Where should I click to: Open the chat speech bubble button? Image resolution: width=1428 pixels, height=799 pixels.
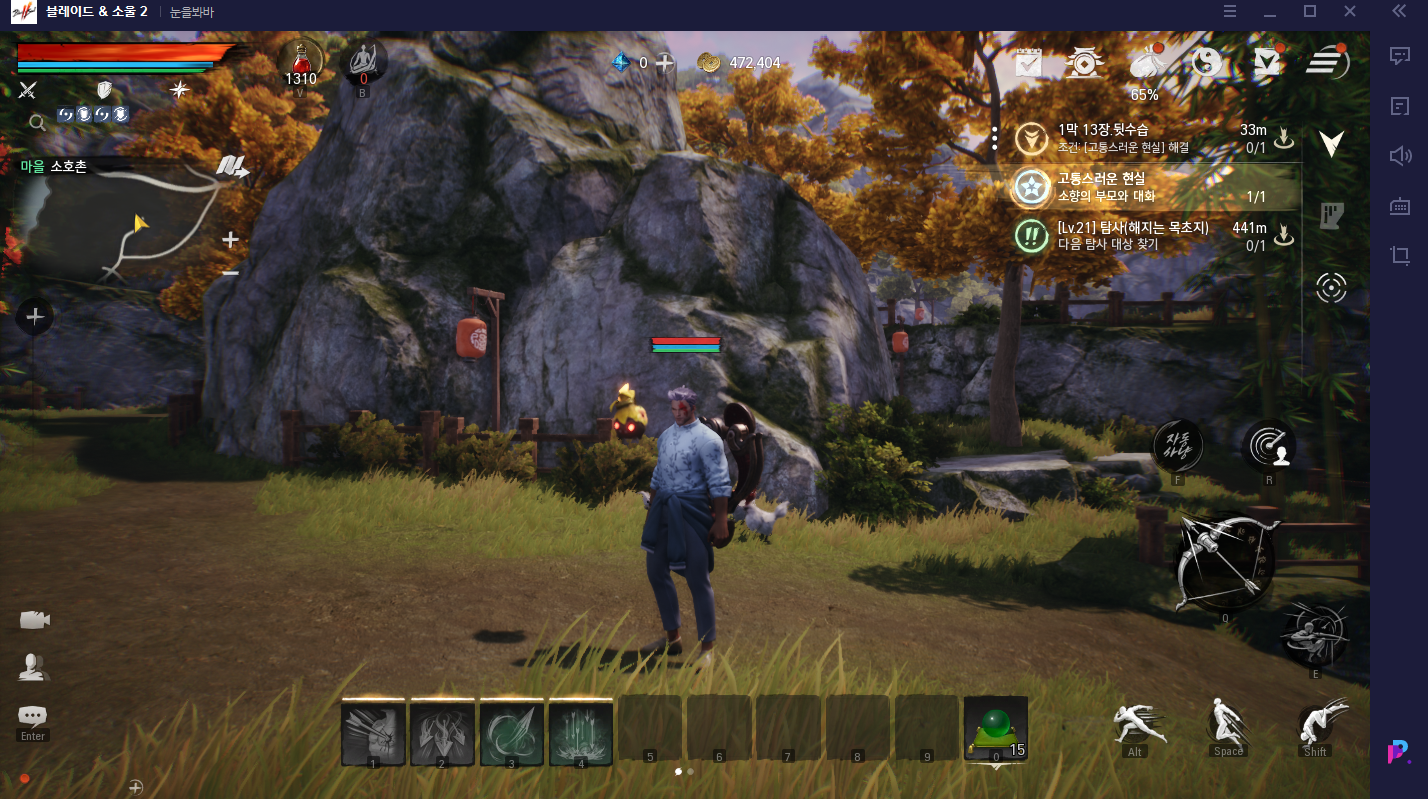pyautogui.click(x=33, y=716)
